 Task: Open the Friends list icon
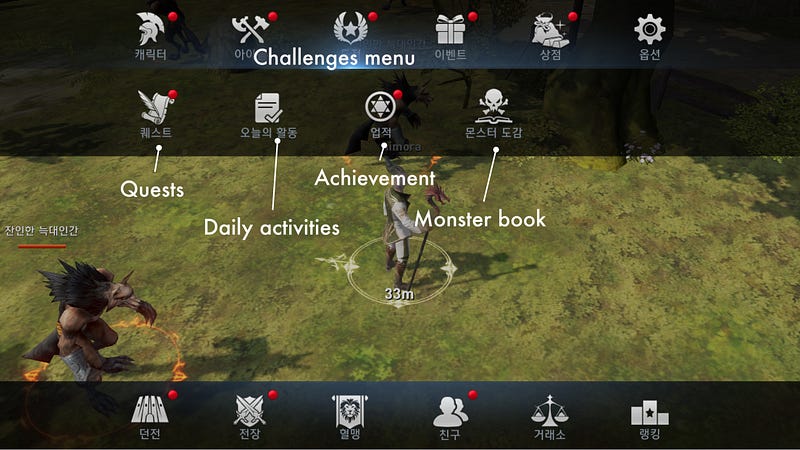click(x=450, y=411)
